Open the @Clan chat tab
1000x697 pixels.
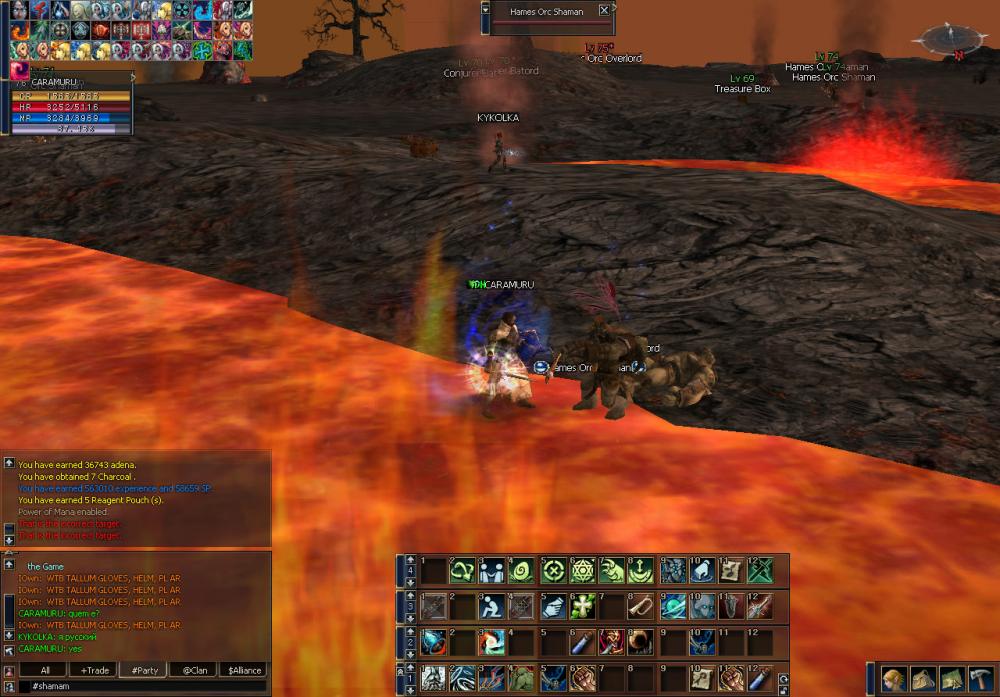194,670
